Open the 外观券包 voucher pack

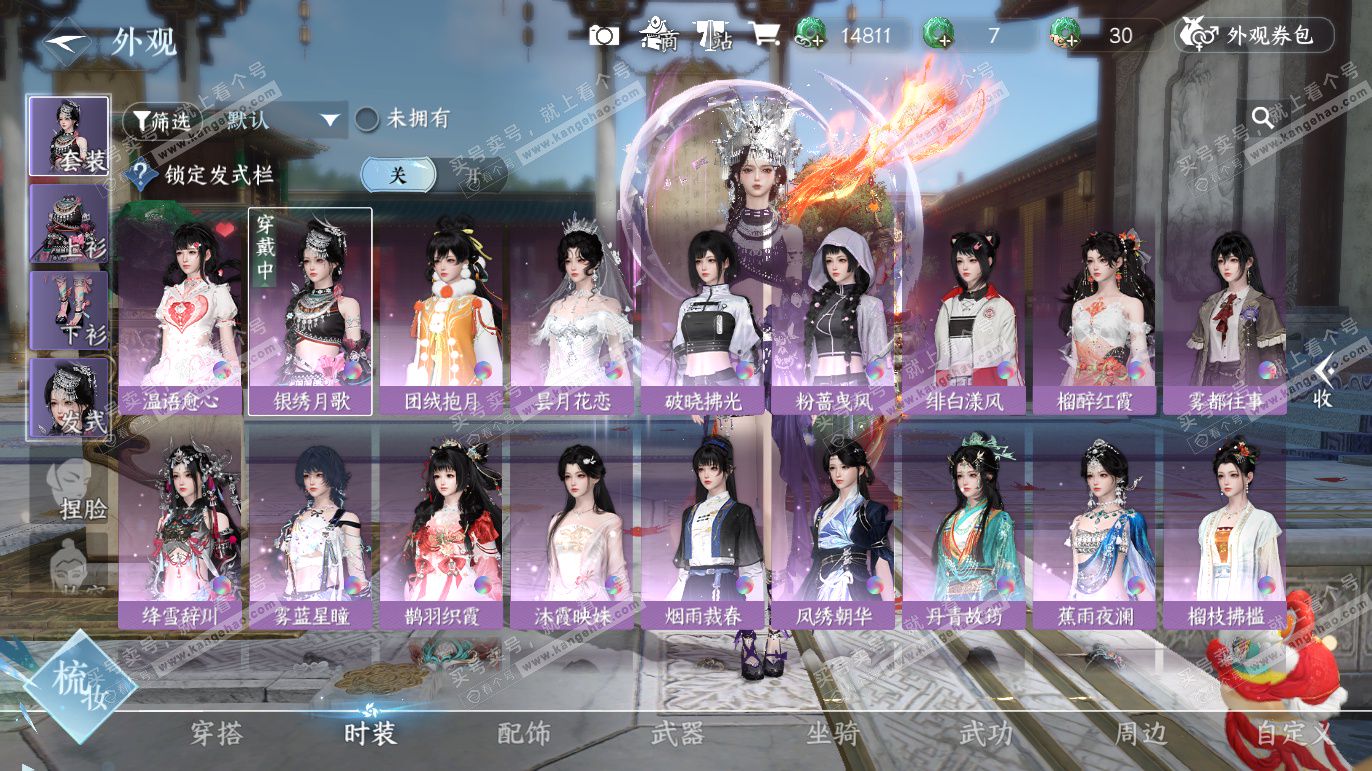click(x=1256, y=36)
